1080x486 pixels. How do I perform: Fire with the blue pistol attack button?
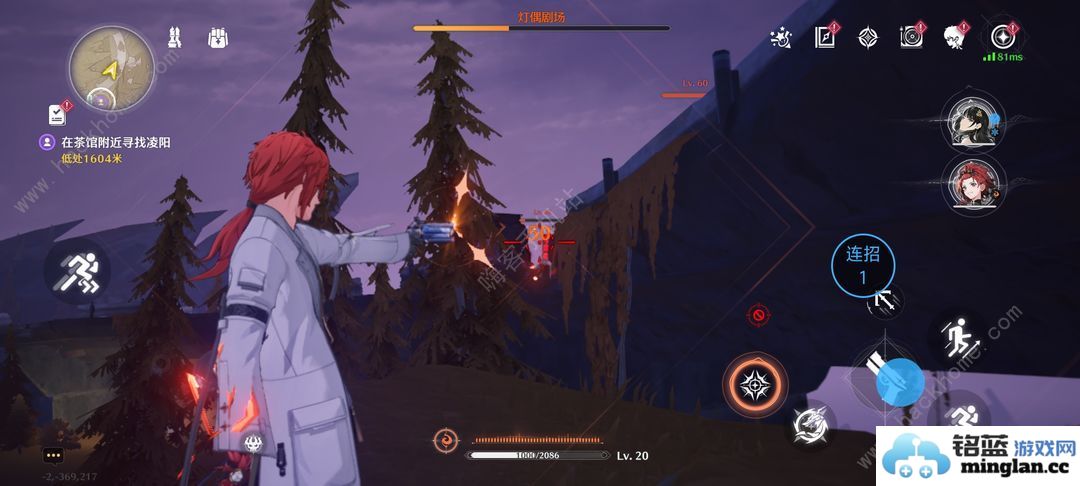(898, 379)
